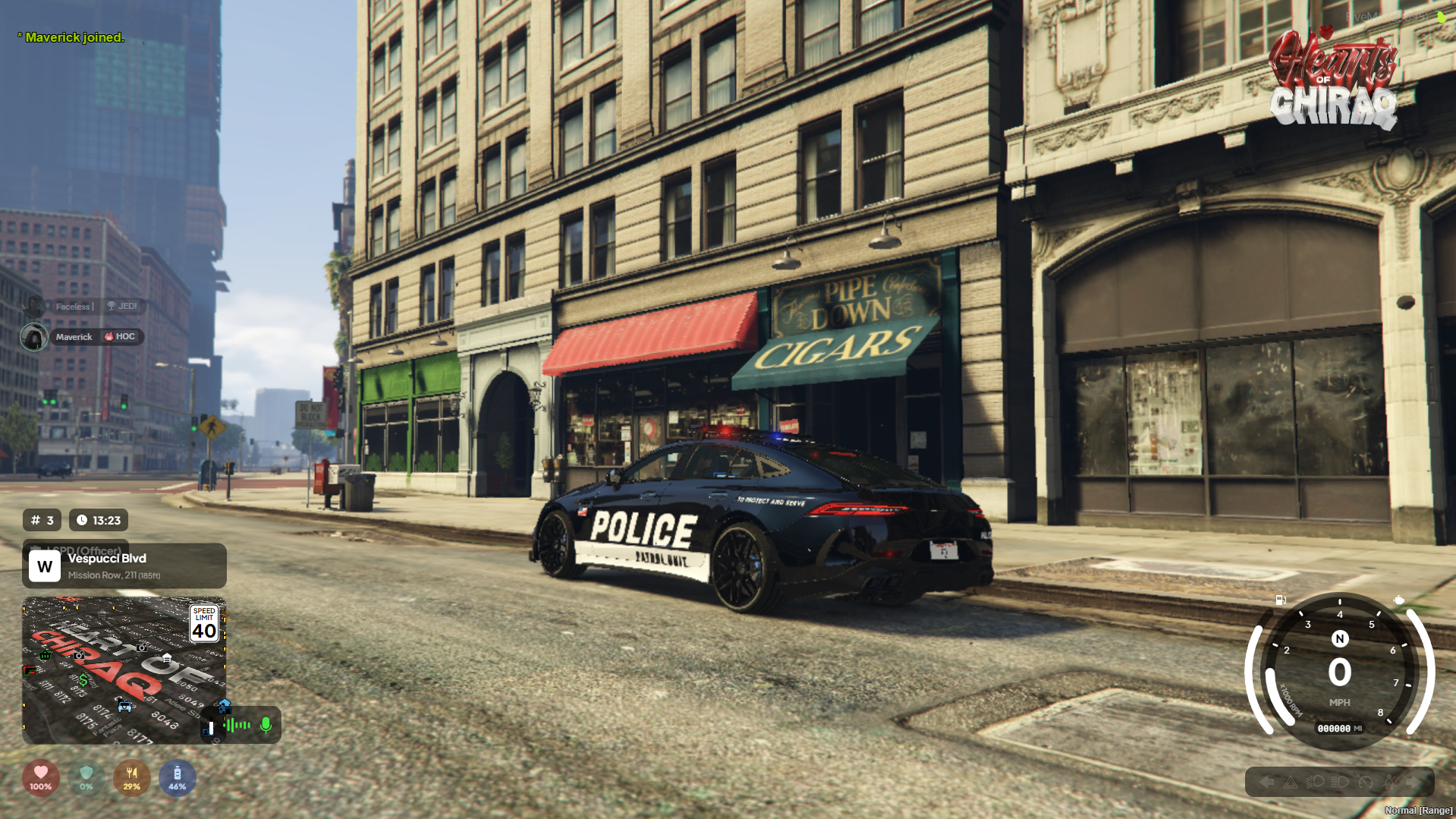The height and width of the screenshot is (819, 1456).
Task: Select the green dollar sign map marker
Action: [83, 679]
